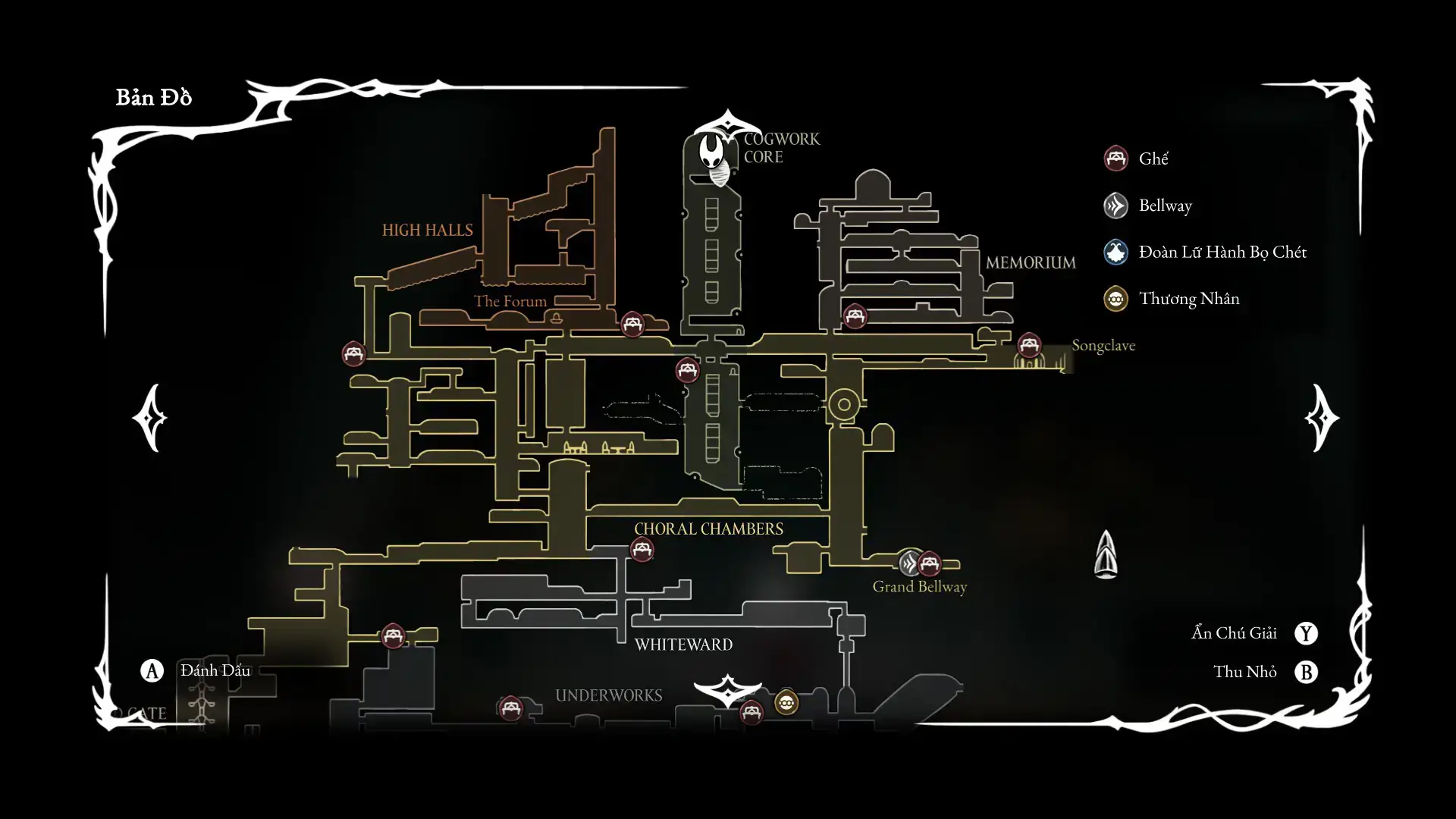Click the bench marker near The Forum
1456x819 pixels.
pyautogui.click(x=632, y=325)
